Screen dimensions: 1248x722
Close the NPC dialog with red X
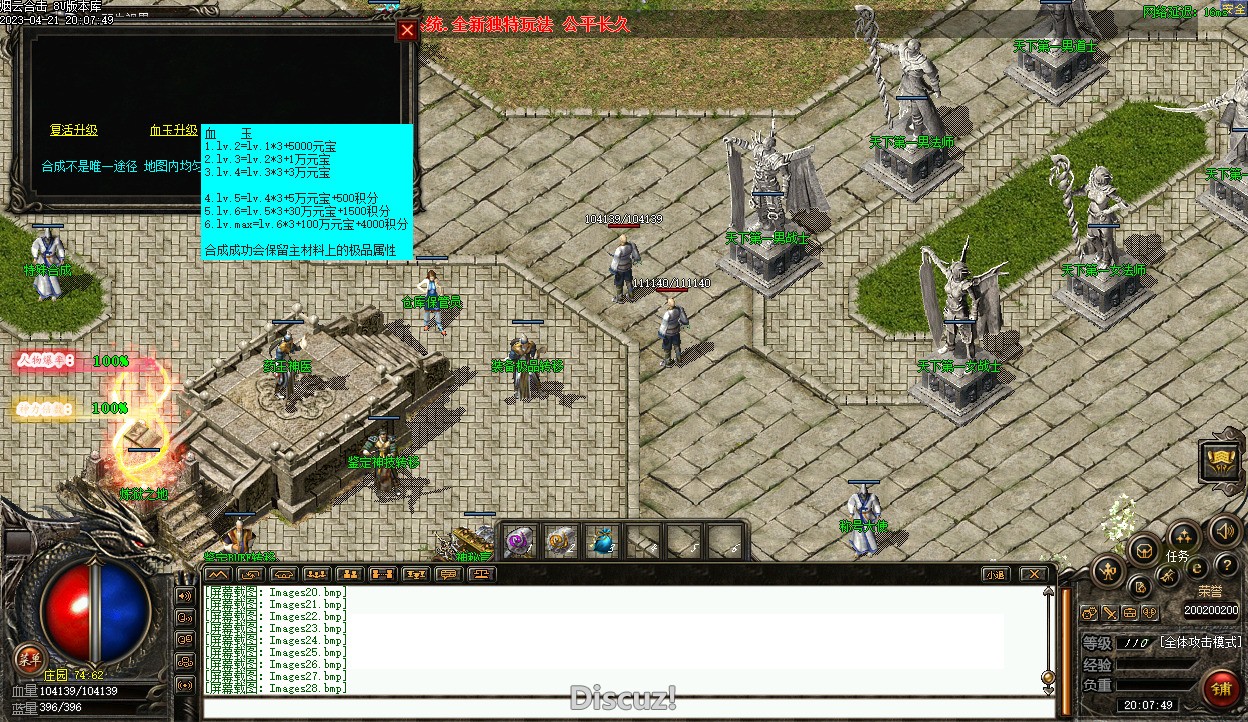(x=407, y=30)
